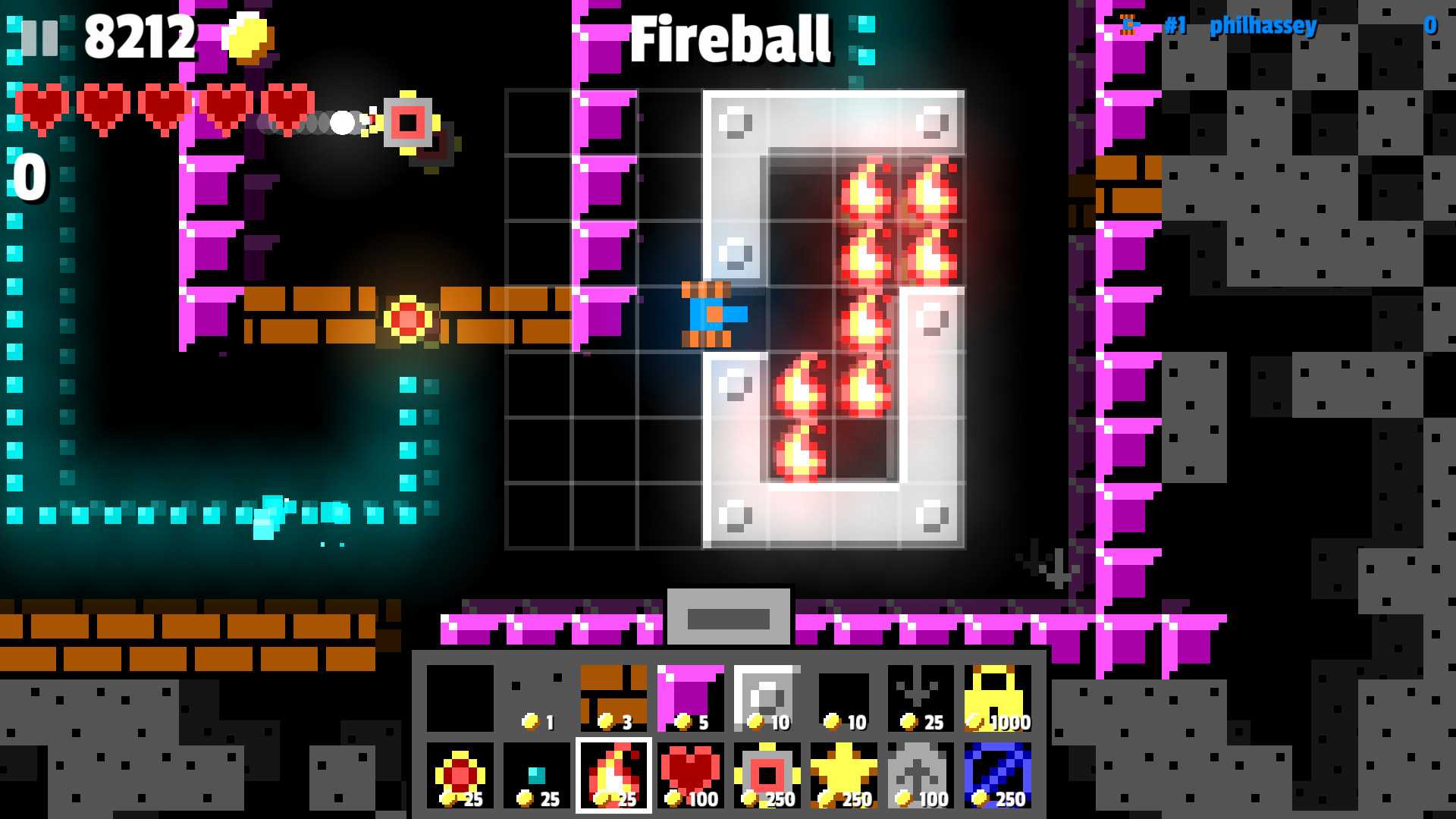Screen dimensions: 1456x819
Task: Select the white metal bolt block
Action: tap(767, 698)
